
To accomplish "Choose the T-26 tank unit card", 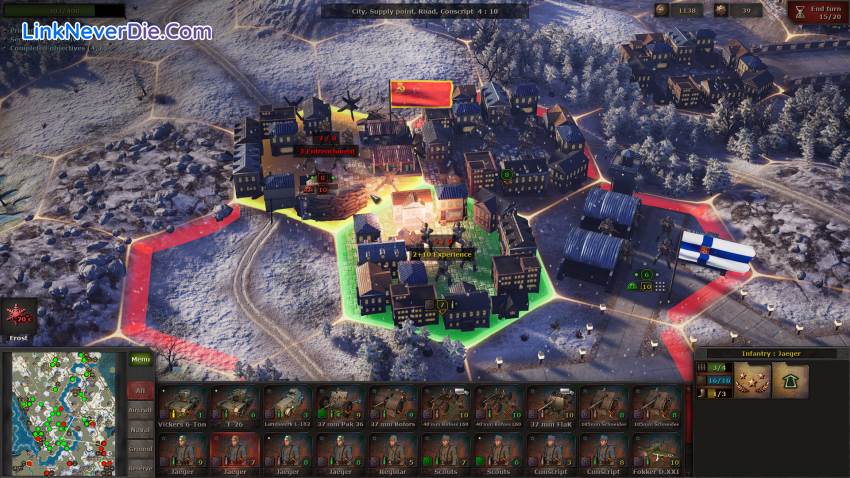I will (236, 405).
